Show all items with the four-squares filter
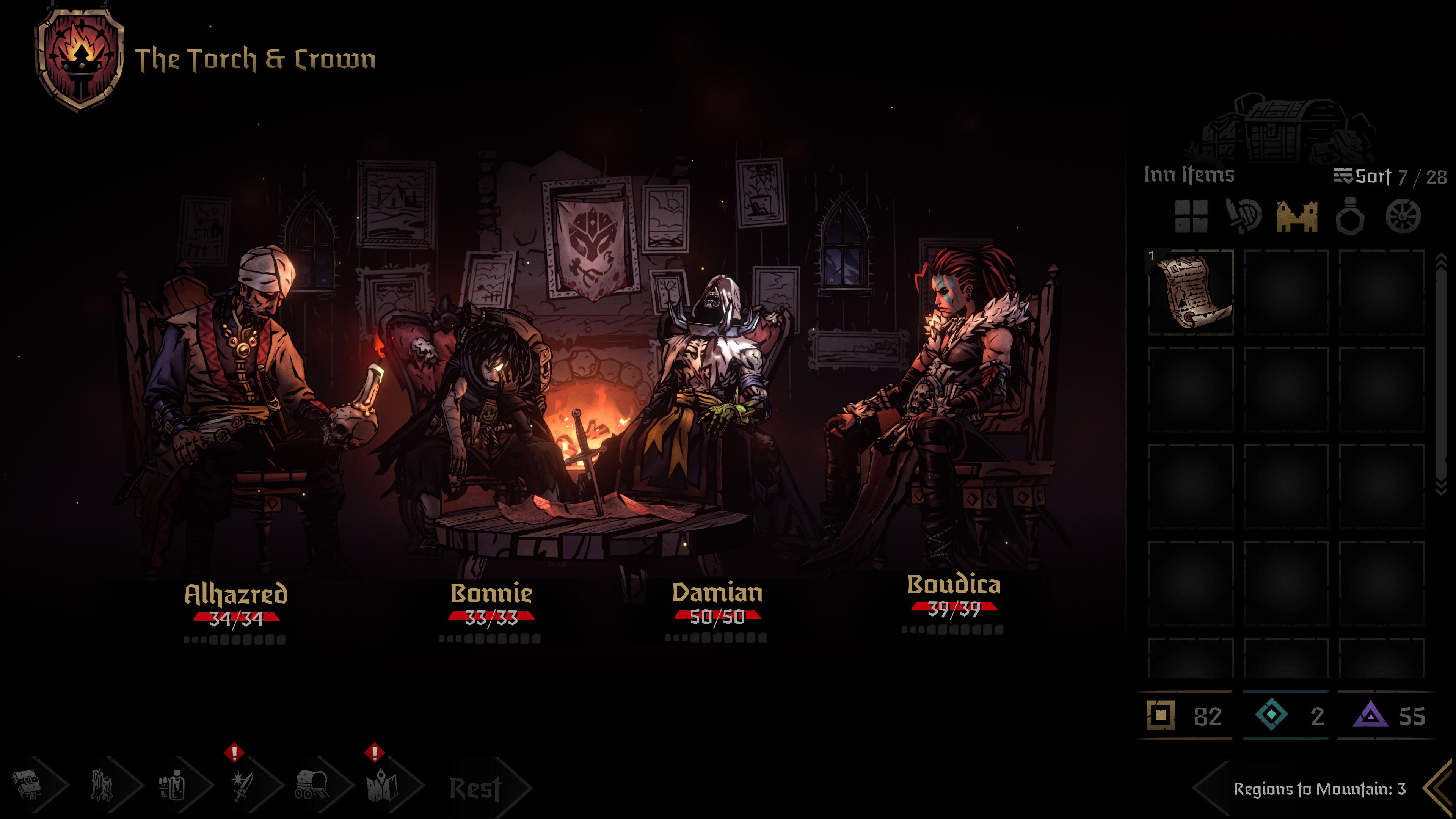The image size is (1456, 819). (x=1191, y=216)
